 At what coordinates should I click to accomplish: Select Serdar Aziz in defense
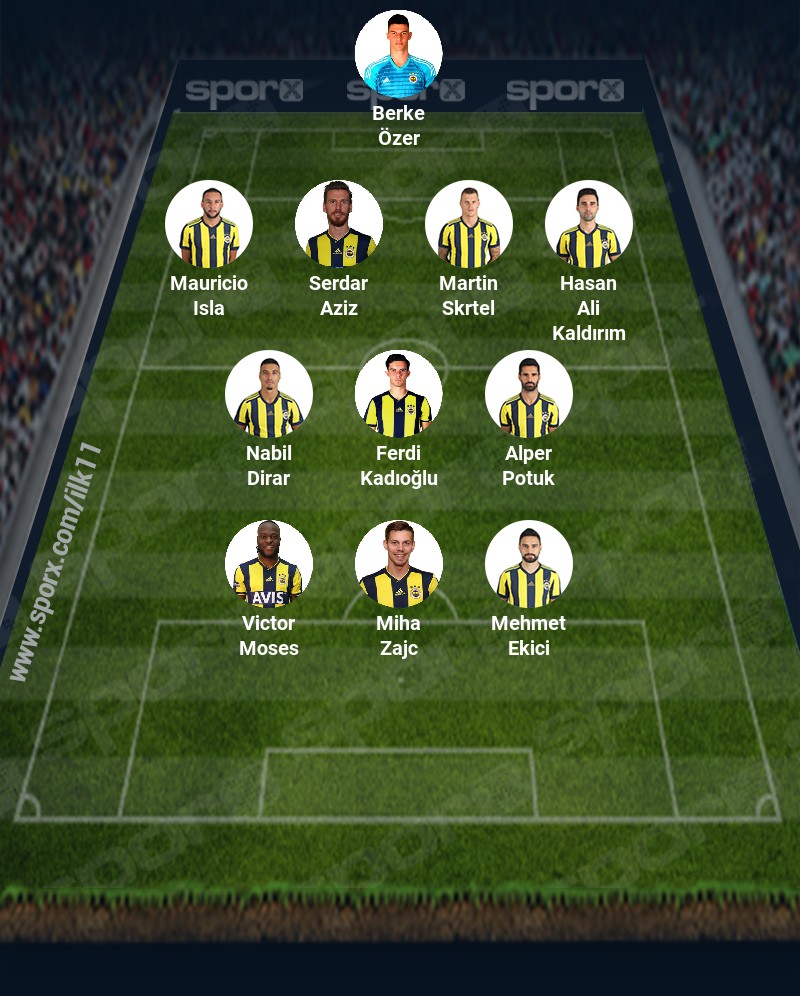339,224
